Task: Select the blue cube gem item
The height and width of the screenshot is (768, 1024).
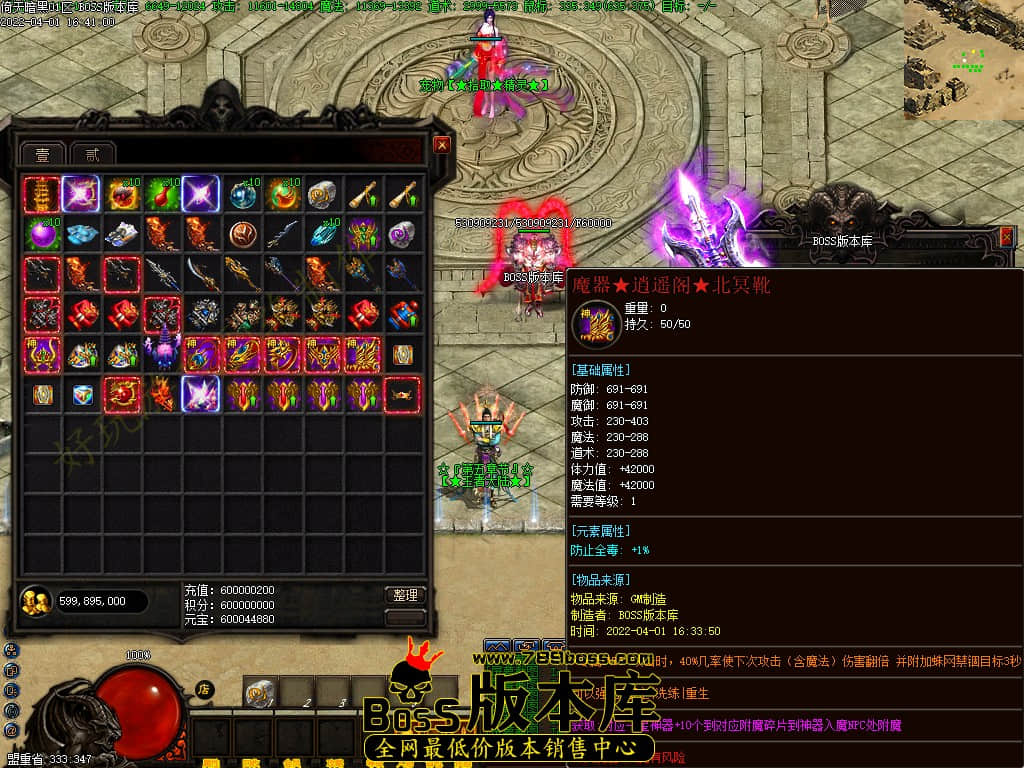Action: tap(82, 394)
